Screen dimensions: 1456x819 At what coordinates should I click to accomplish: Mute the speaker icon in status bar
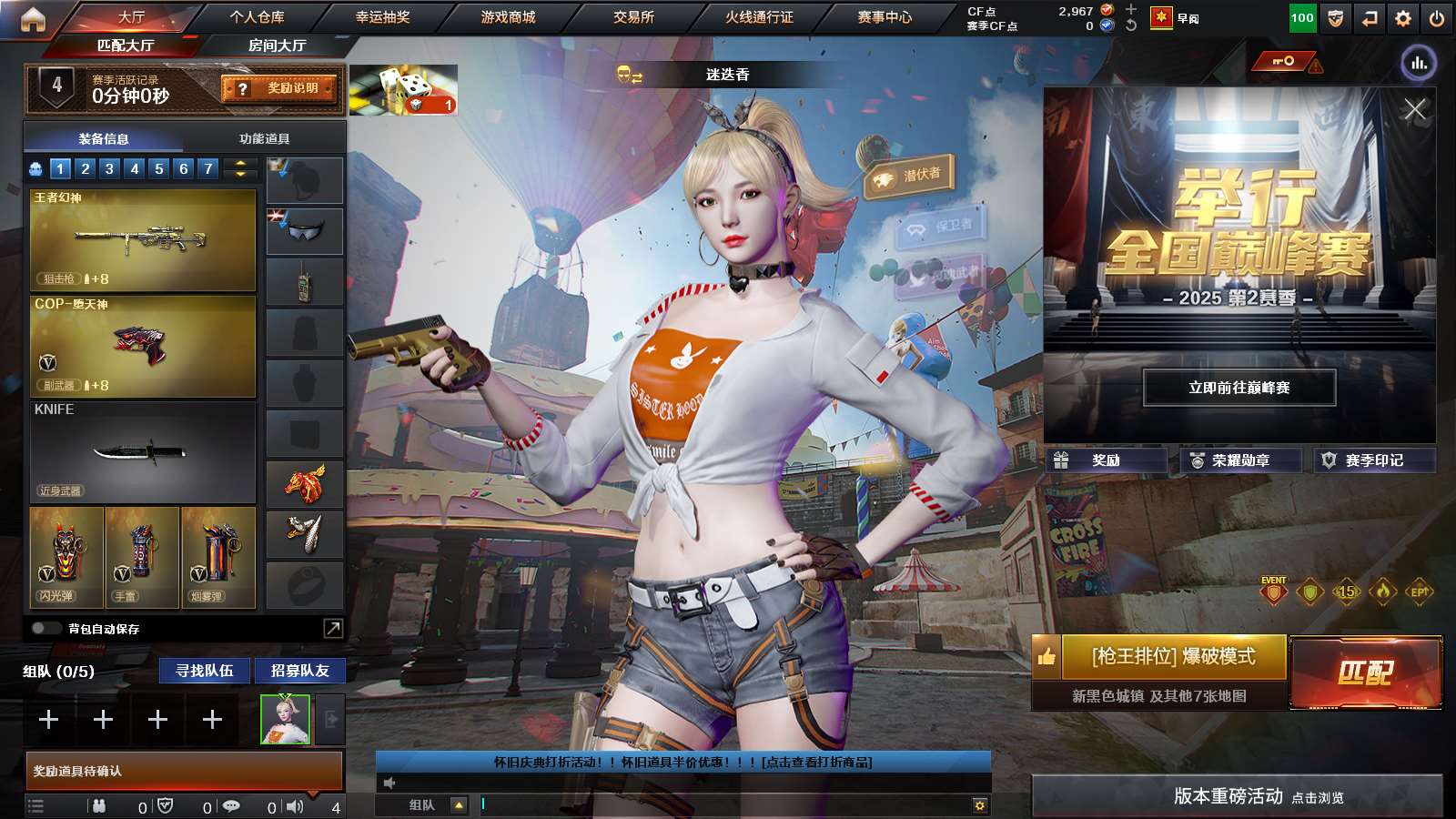pyautogui.click(x=296, y=806)
